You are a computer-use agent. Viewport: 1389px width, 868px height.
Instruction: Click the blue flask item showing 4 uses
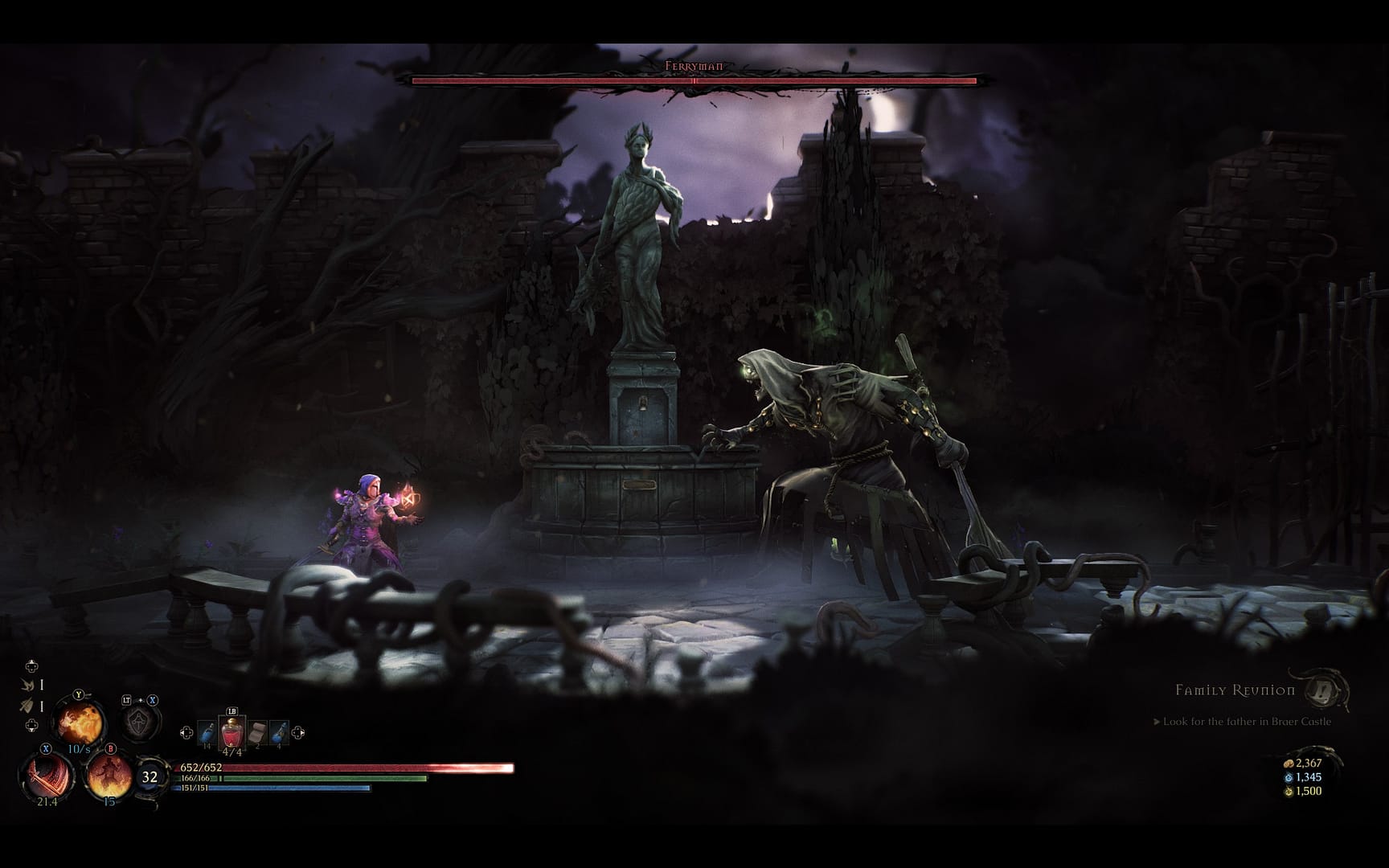281,732
